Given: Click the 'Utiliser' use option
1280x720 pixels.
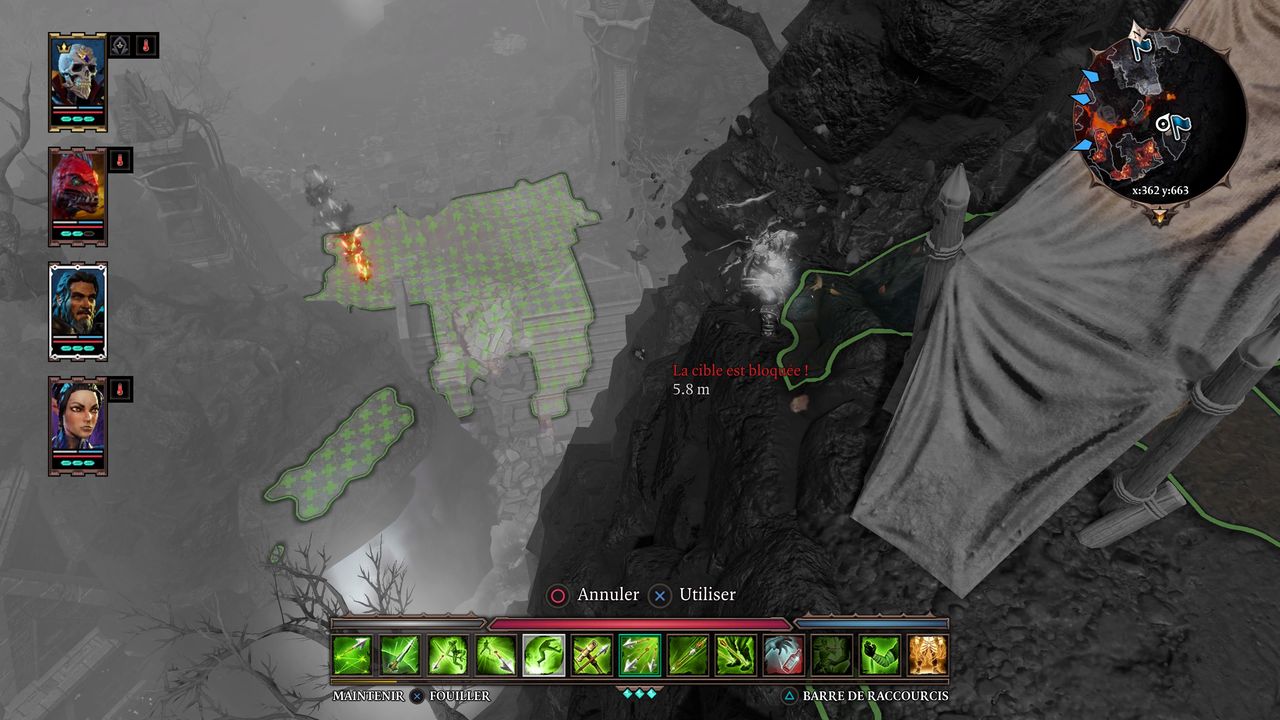Looking at the screenshot, I should coord(694,595).
